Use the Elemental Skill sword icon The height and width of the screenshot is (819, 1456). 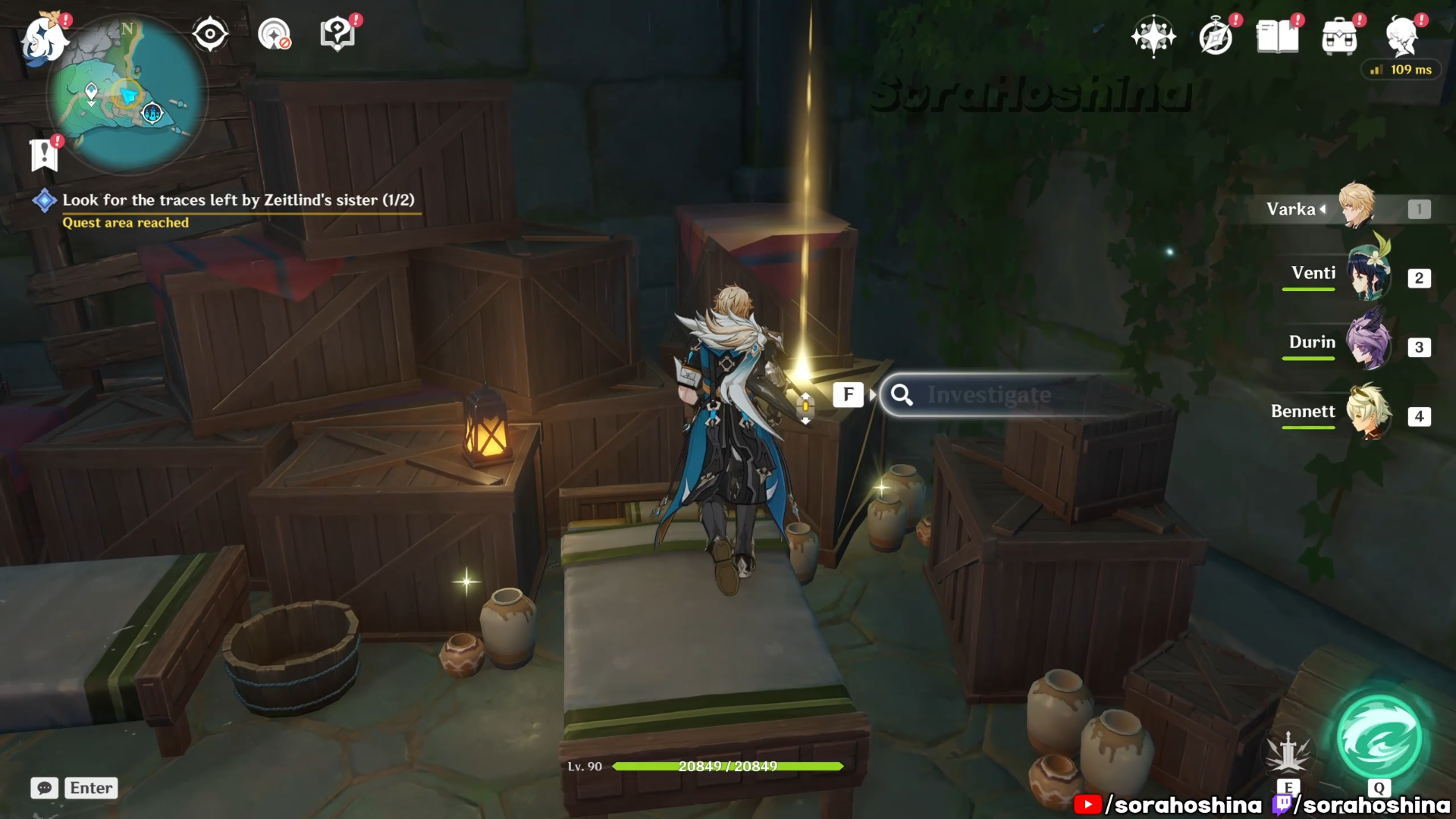click(x=1288, y=752)
